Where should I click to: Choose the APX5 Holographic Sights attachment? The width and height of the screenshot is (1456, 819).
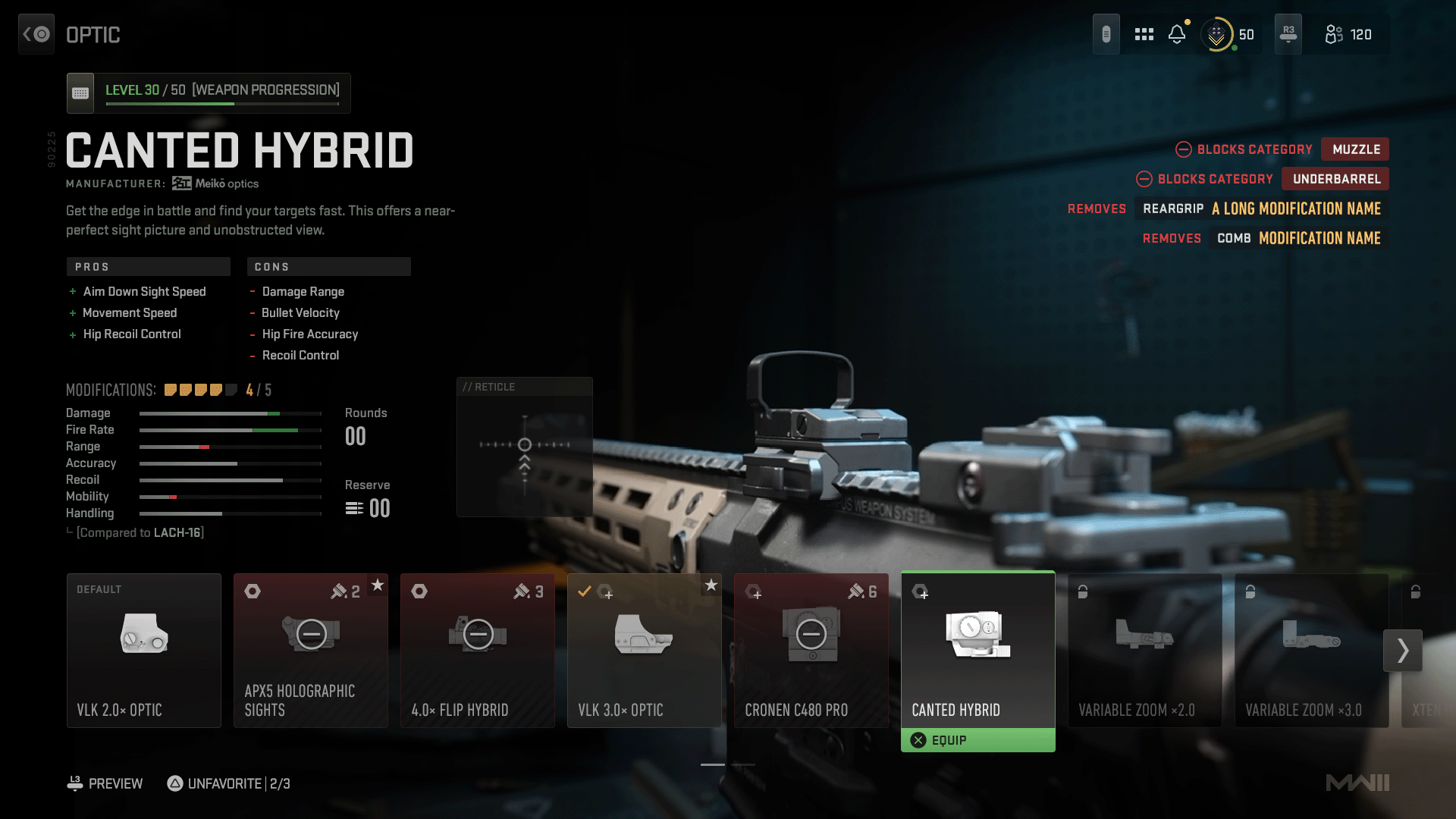coord(311,650)
